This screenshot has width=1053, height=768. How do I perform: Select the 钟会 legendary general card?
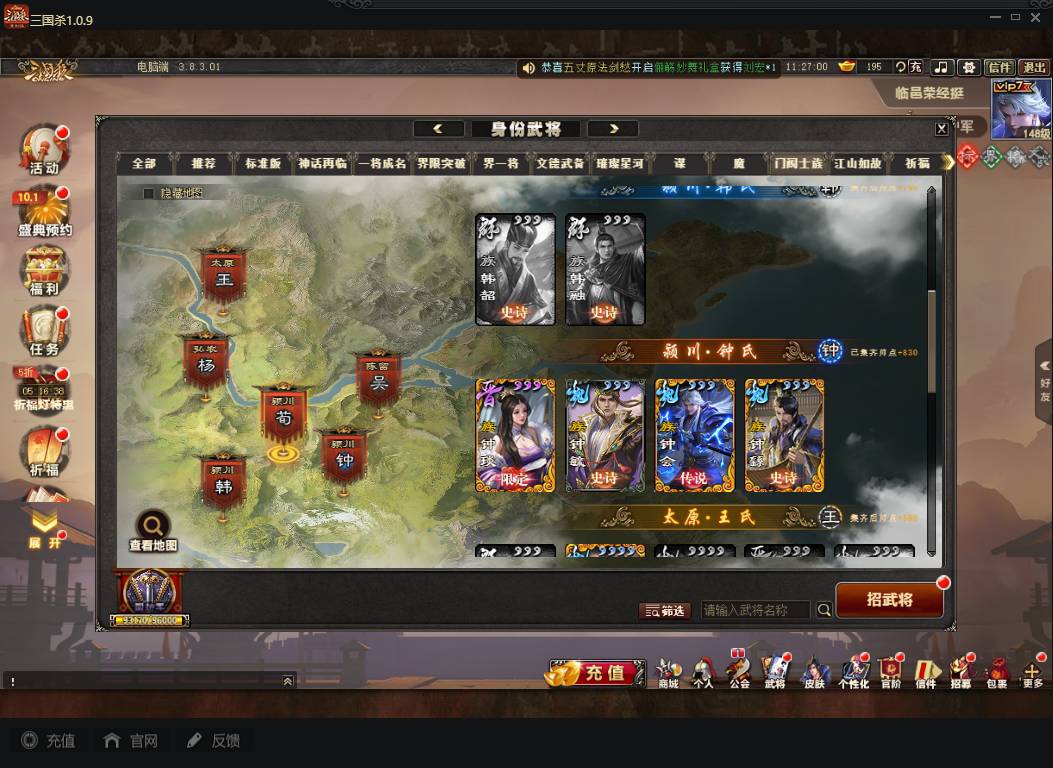(694, 436)
